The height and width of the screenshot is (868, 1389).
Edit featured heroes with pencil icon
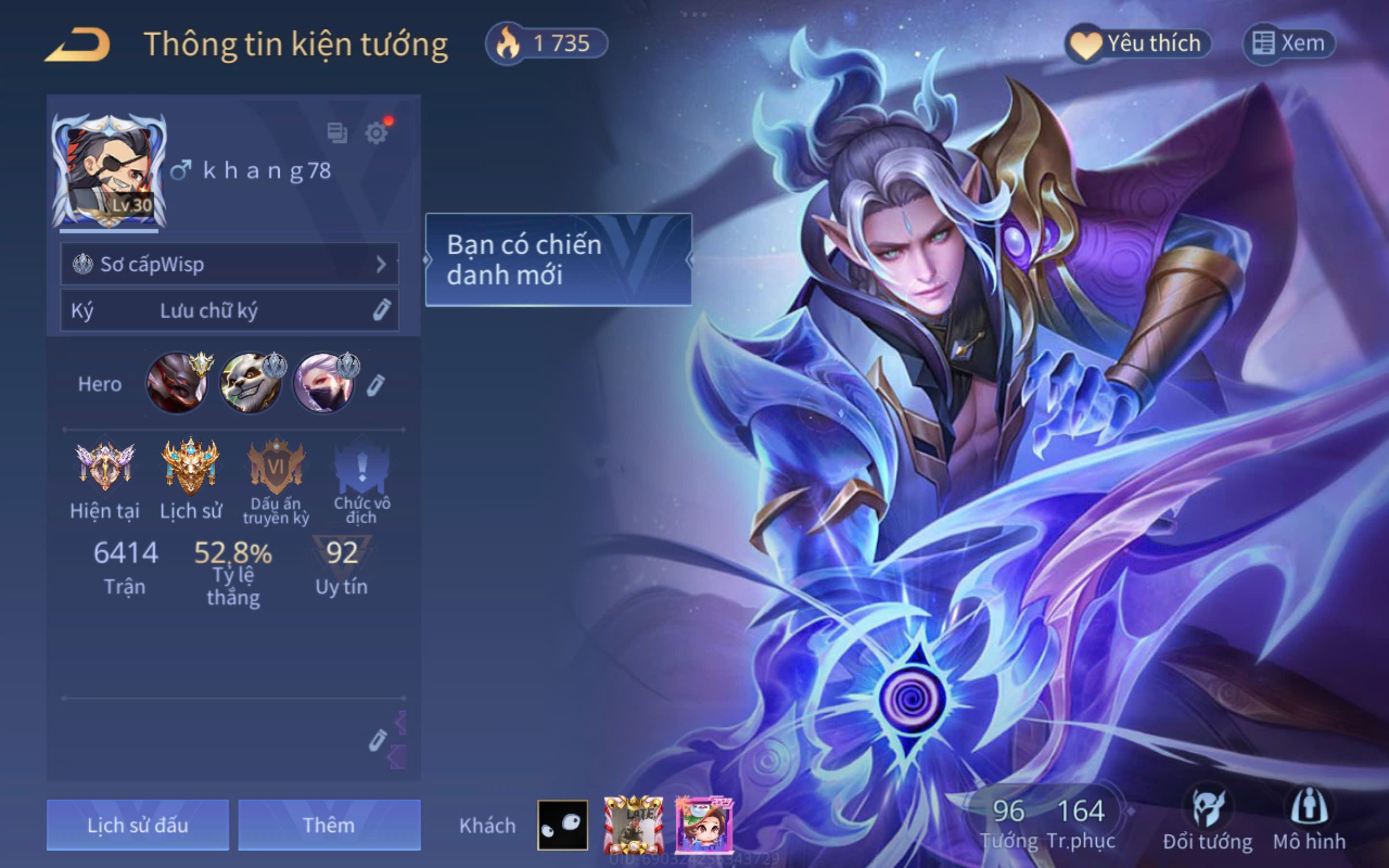pos(376,385)
